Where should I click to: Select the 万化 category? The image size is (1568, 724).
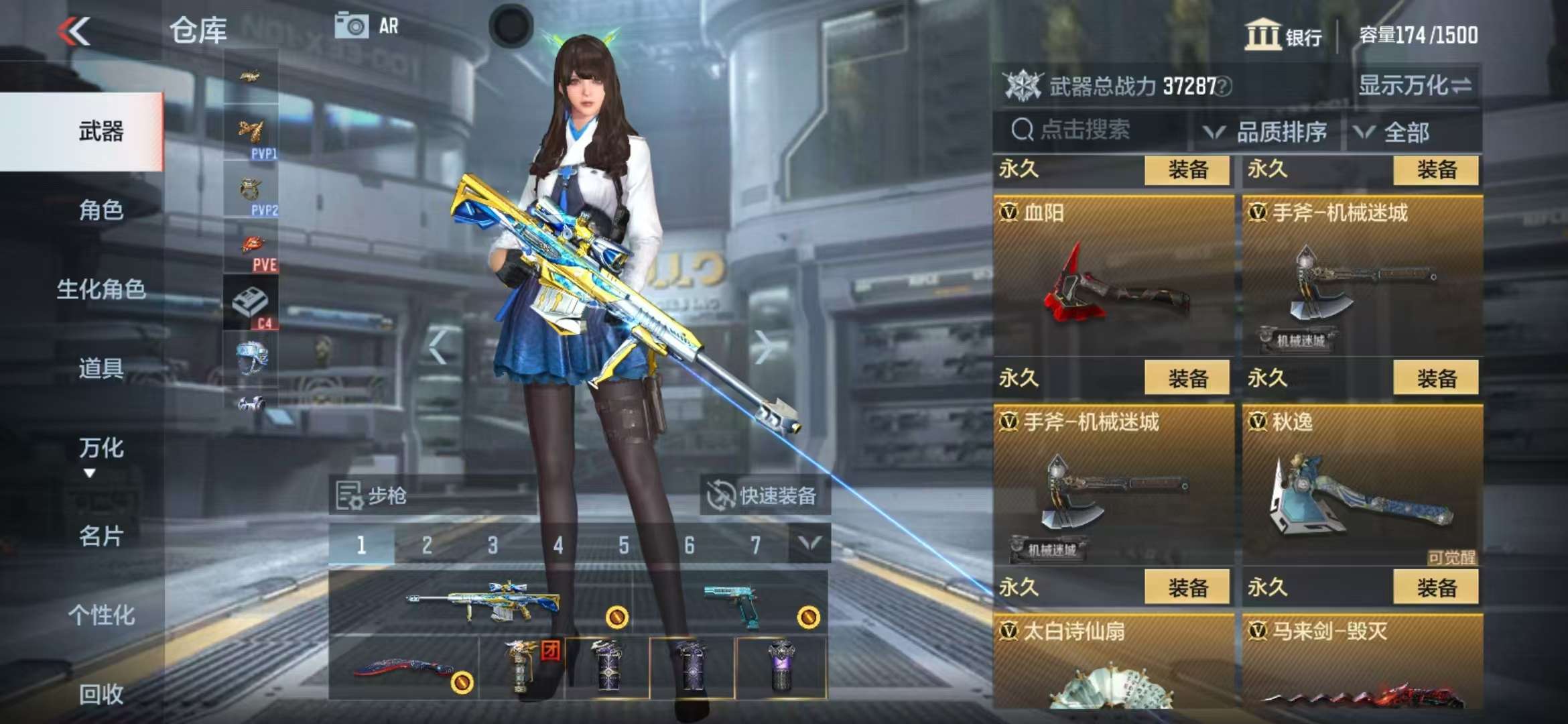tap(101, 448)
